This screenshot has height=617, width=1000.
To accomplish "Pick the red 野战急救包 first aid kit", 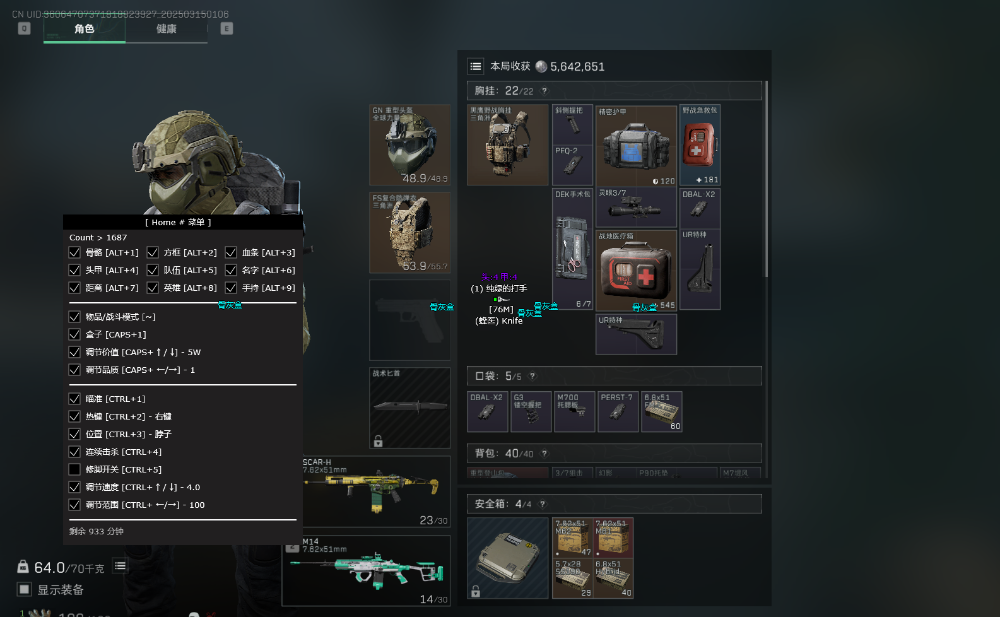I will point(699,145).
